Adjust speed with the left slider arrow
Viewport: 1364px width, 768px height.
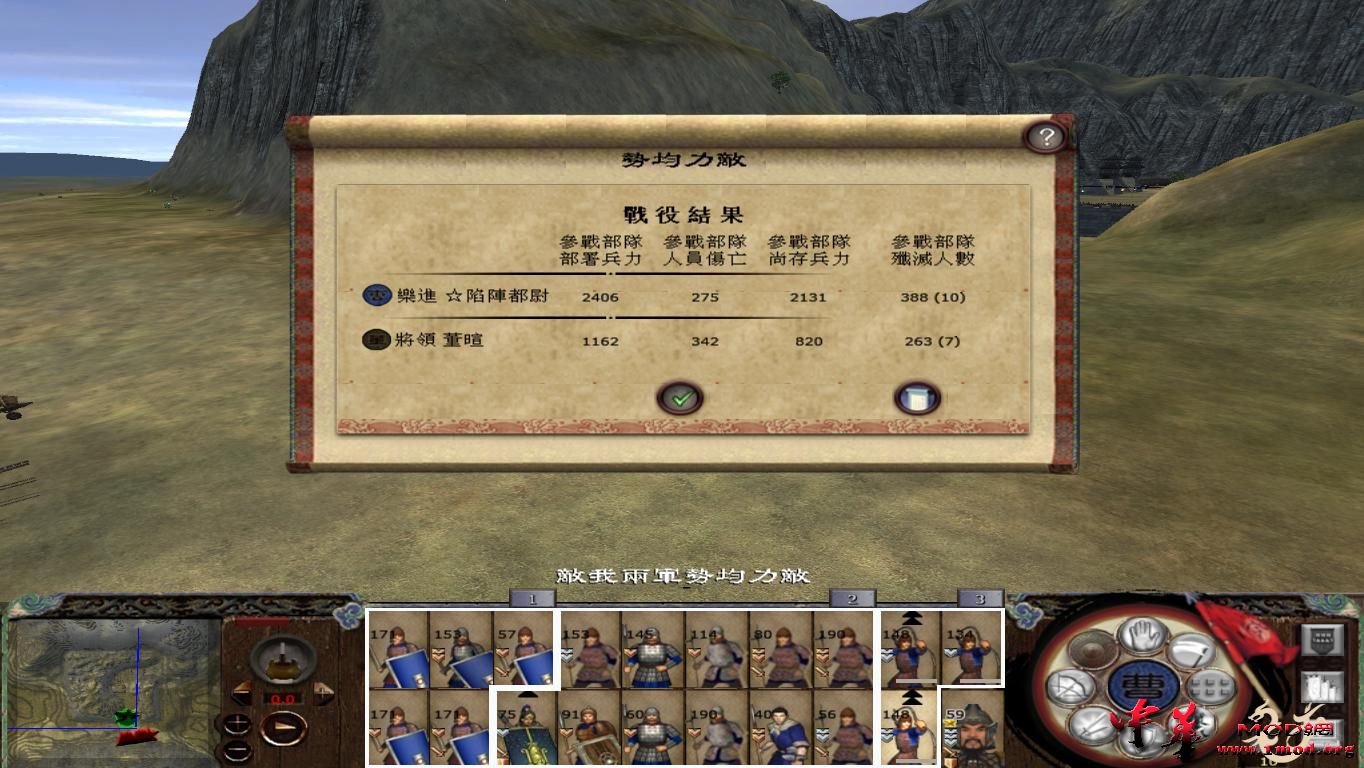coord(243,692)
